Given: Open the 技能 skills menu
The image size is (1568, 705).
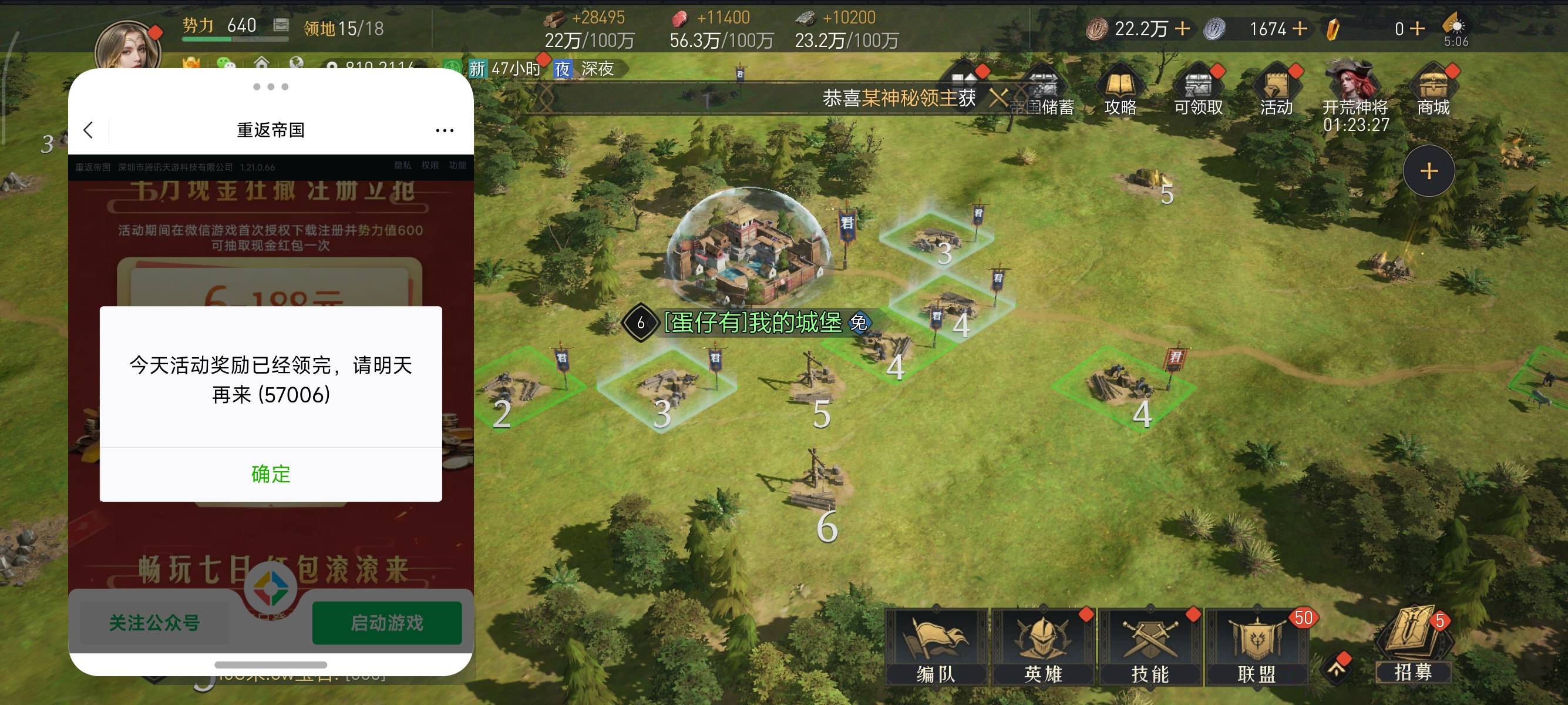Looking at the screenshot, I should click(1150, 645).
